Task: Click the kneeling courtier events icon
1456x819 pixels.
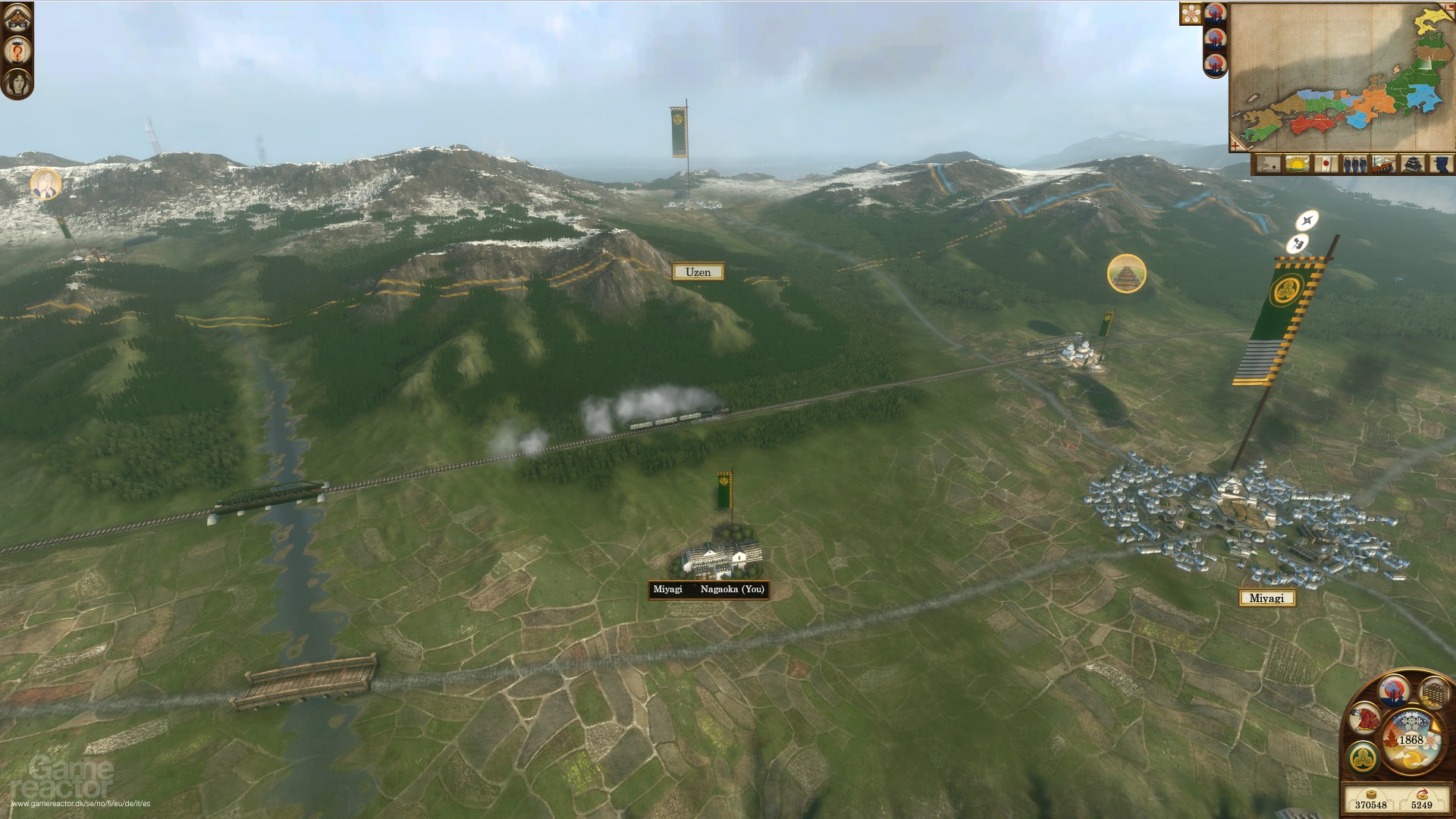Action: tap(1364, 719)
